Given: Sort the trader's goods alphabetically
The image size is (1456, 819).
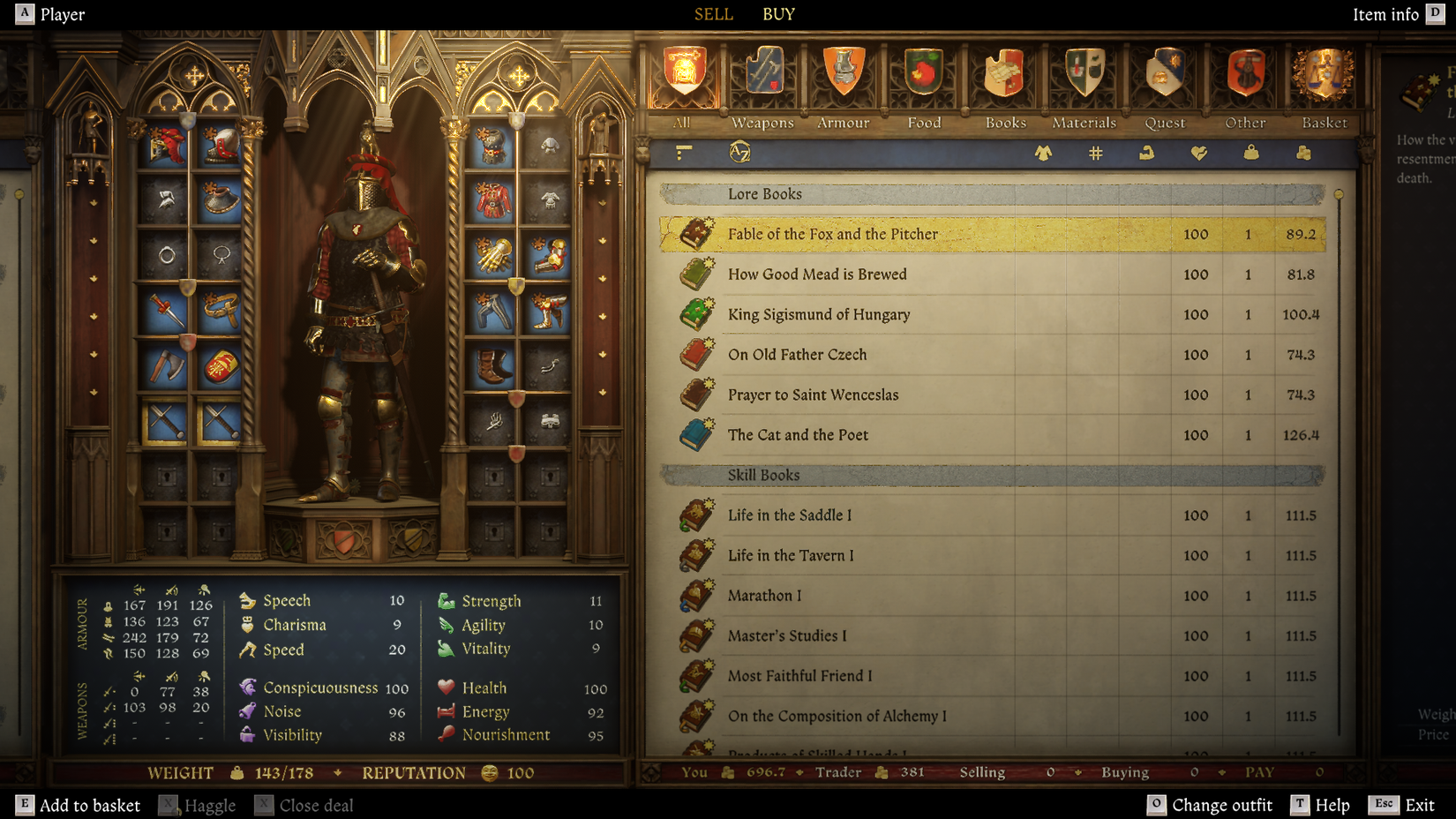Looking at the screenshot, I should coord(741,152).
